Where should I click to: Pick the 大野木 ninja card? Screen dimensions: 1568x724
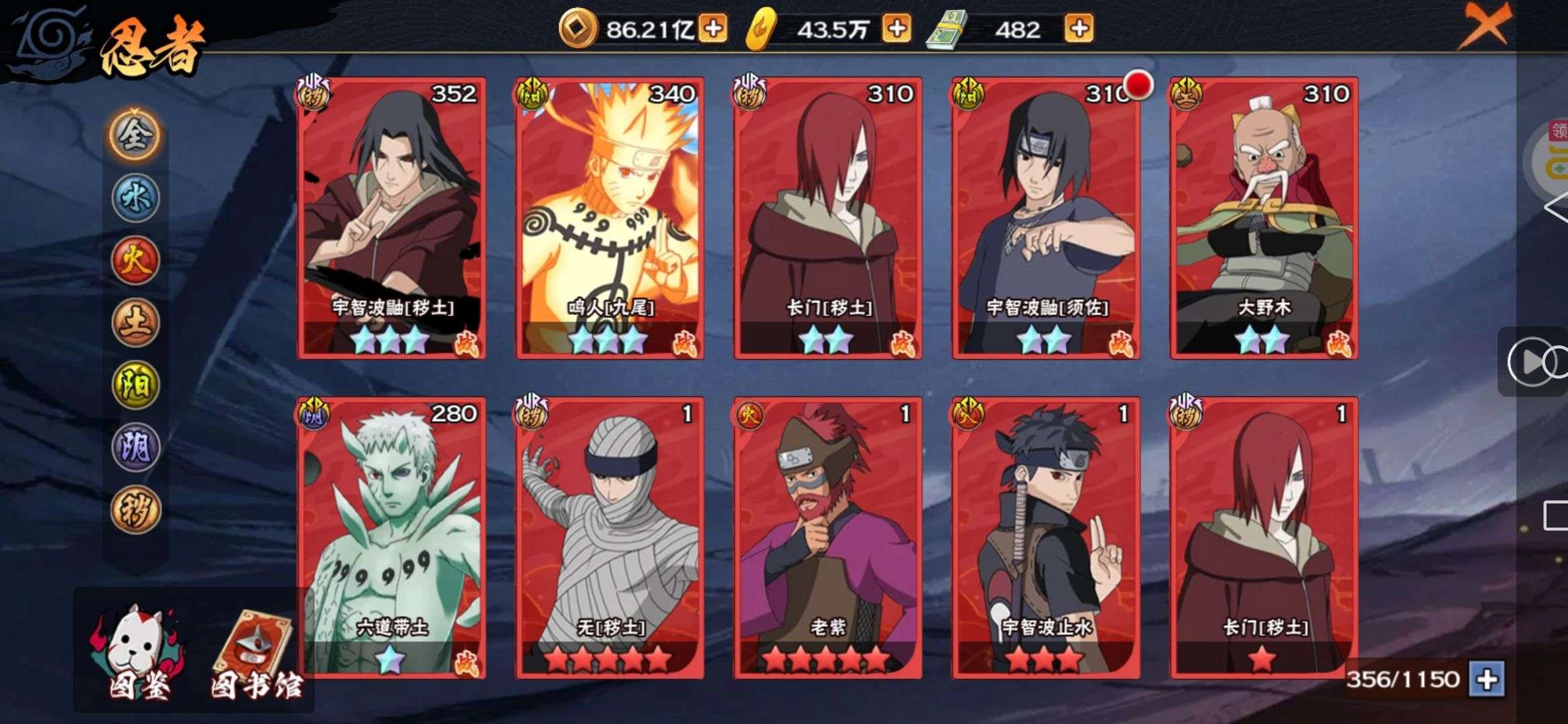point(1264,218)
